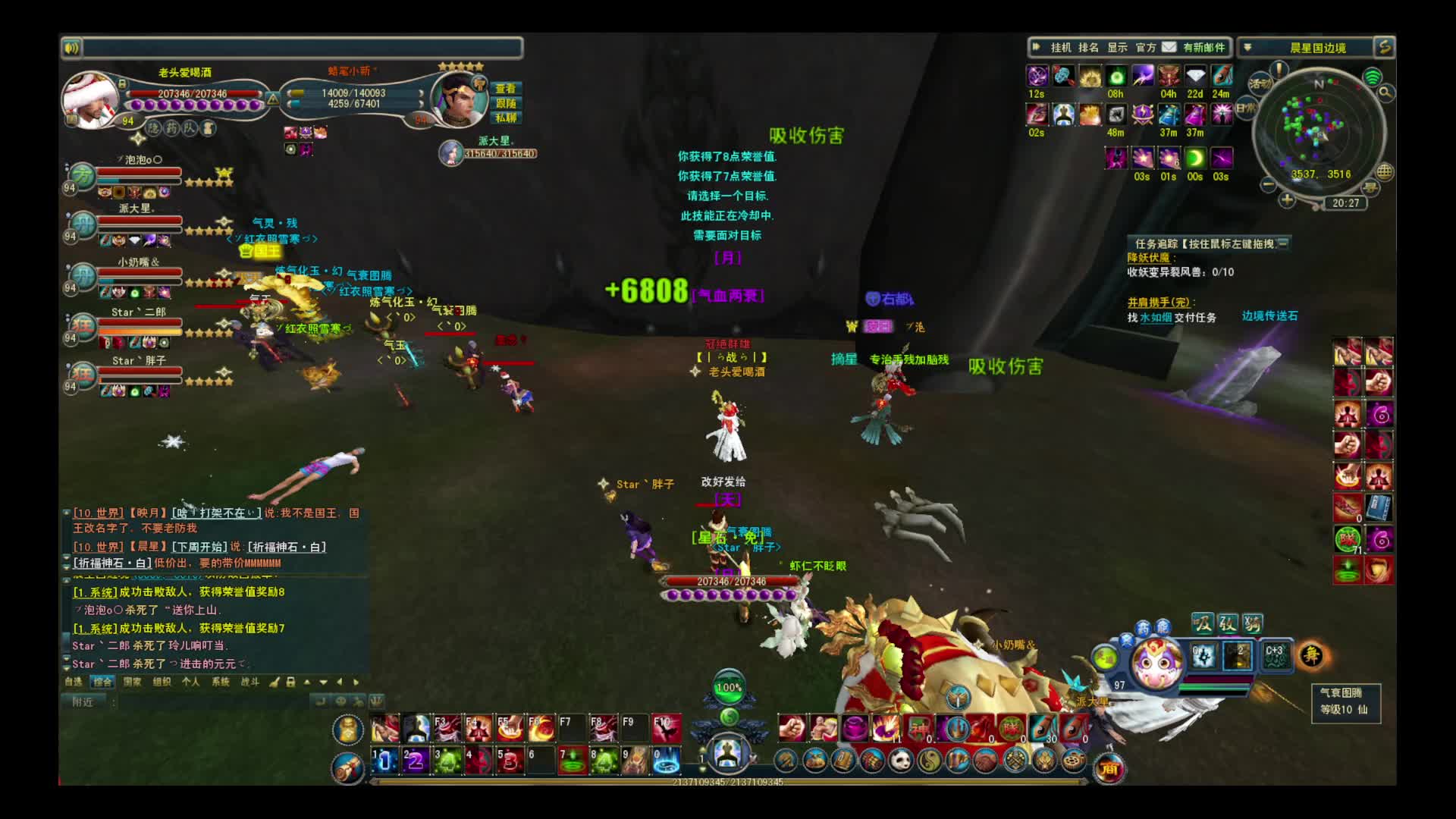The width and height of the screenshot is (1456, 819).
Task: Open the 显示 display options
Action: click(x=1117, y=48)
